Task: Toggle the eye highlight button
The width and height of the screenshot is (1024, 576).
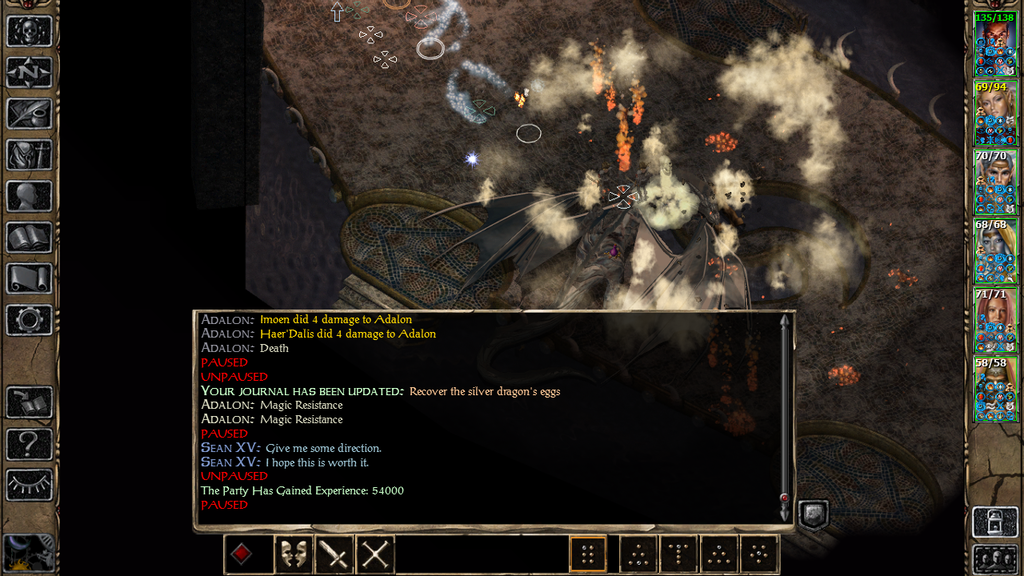Action: point(29,485)
